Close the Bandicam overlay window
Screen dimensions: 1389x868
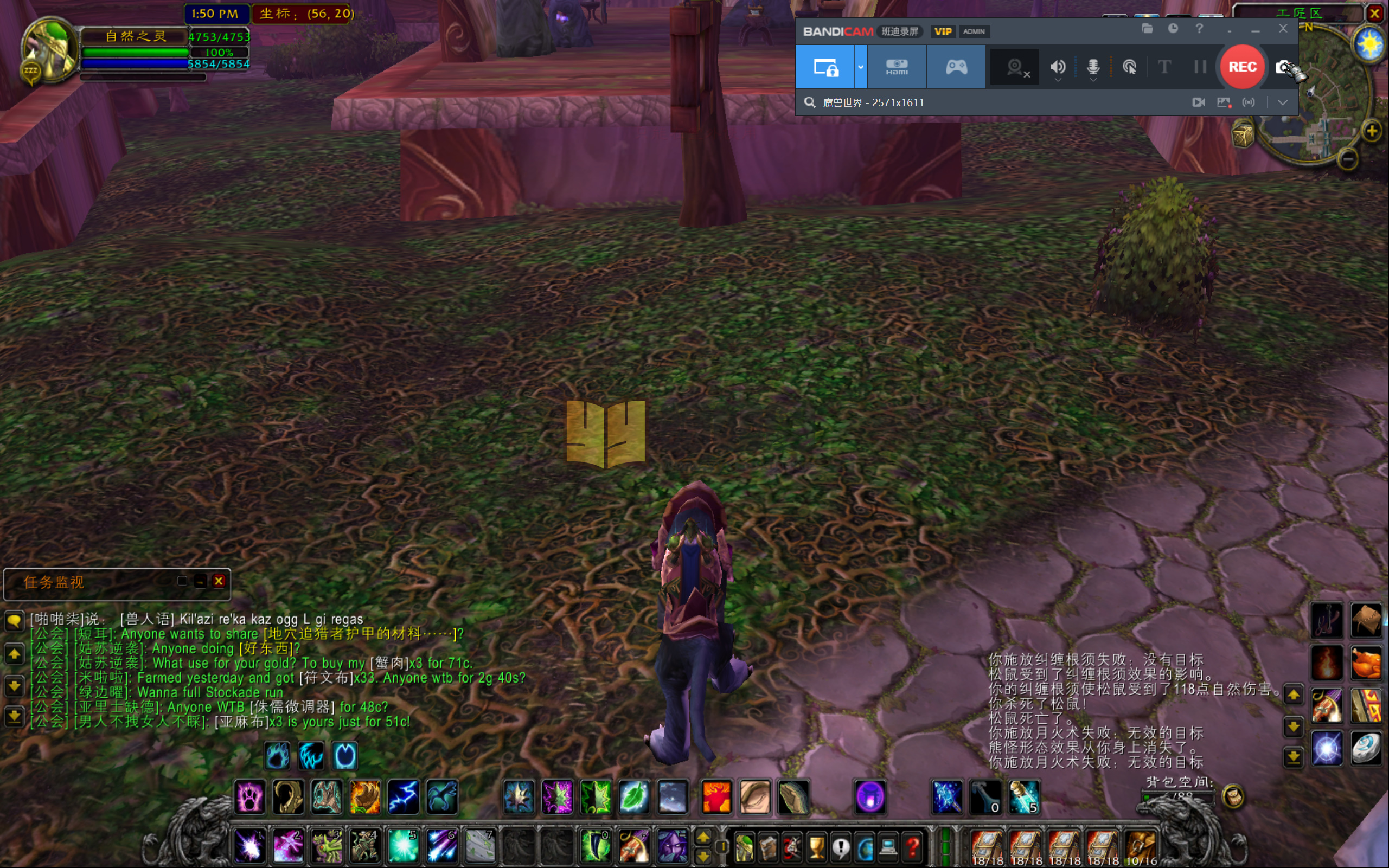coord(1283,29)
